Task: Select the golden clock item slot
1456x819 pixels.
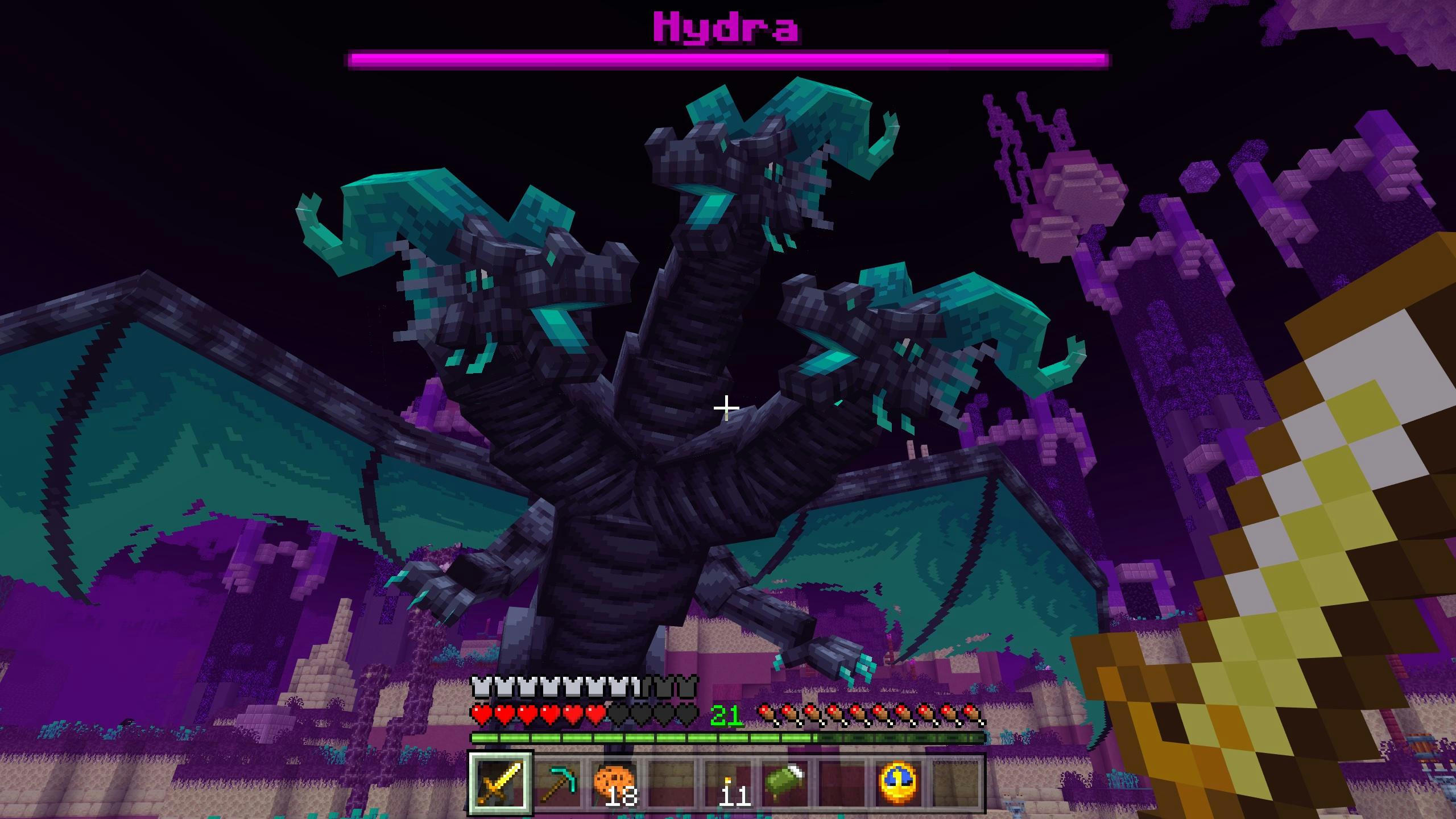Action: [x=899, y=783]
